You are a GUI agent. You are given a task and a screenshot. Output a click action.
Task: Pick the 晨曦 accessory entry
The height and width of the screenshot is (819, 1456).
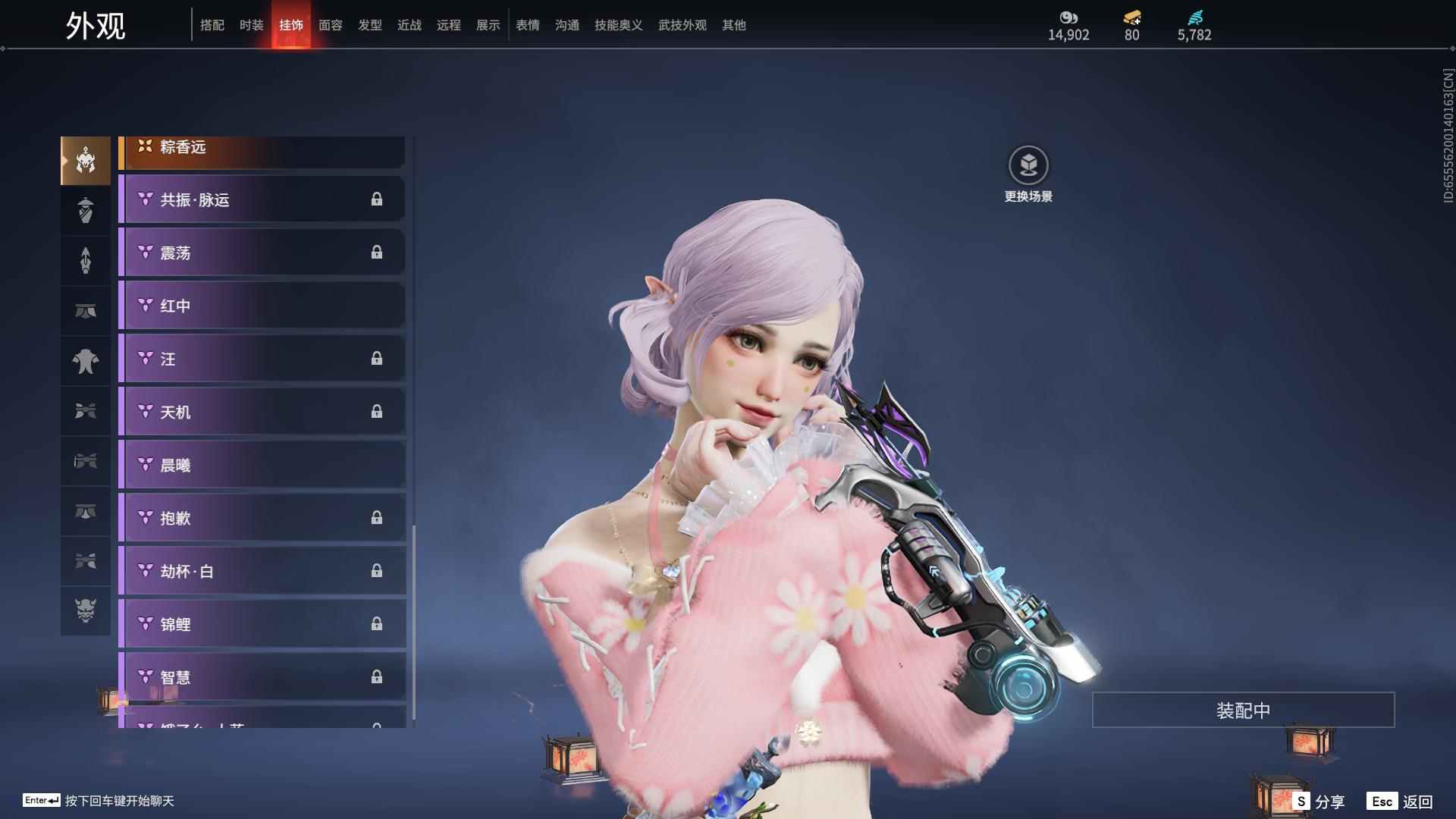click(262, 465)
